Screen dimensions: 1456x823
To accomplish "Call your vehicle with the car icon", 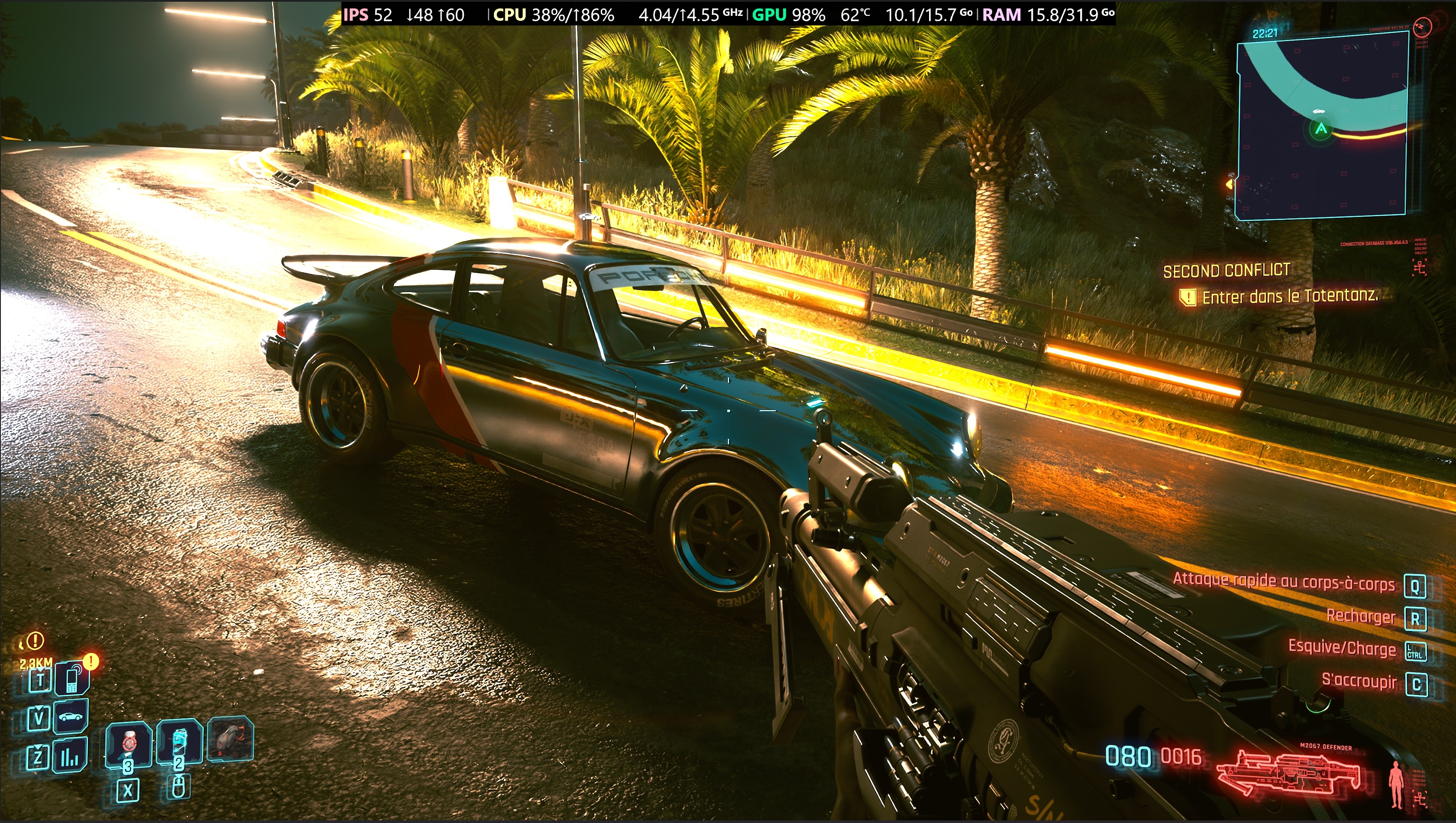I will (71, 717).
